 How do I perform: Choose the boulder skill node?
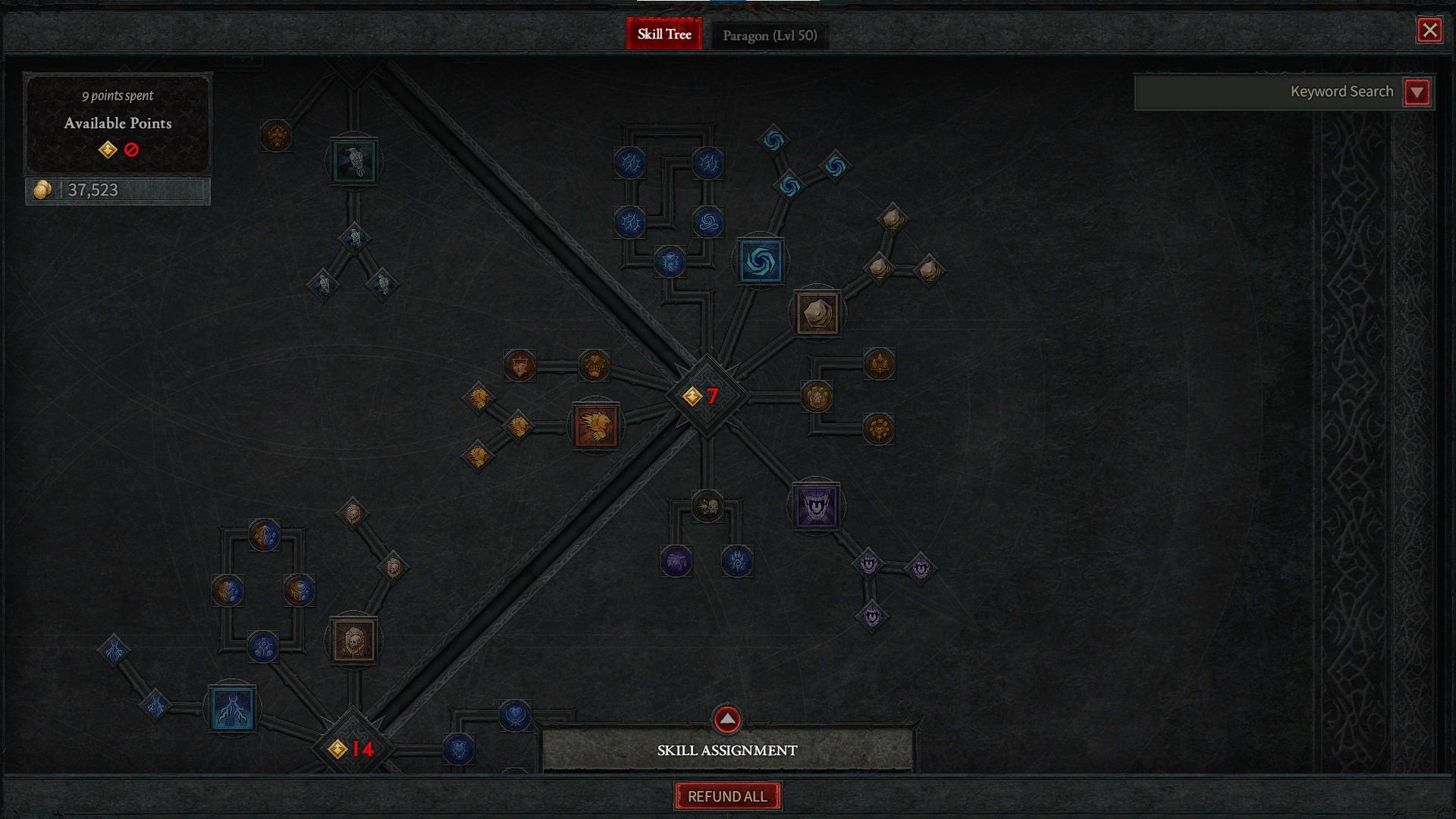(x=817, y=312)
